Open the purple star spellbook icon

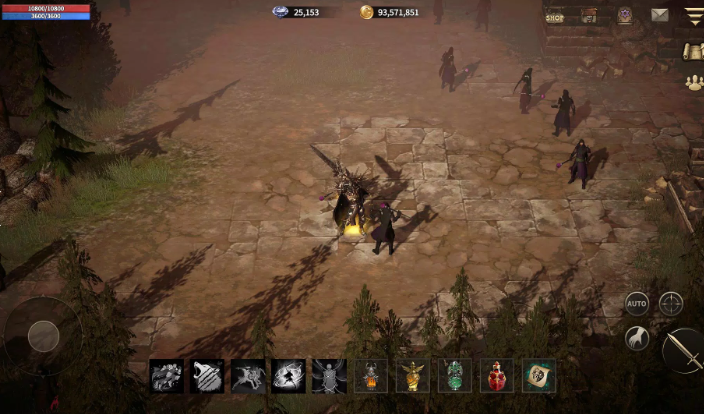click(x=624, y=15)
